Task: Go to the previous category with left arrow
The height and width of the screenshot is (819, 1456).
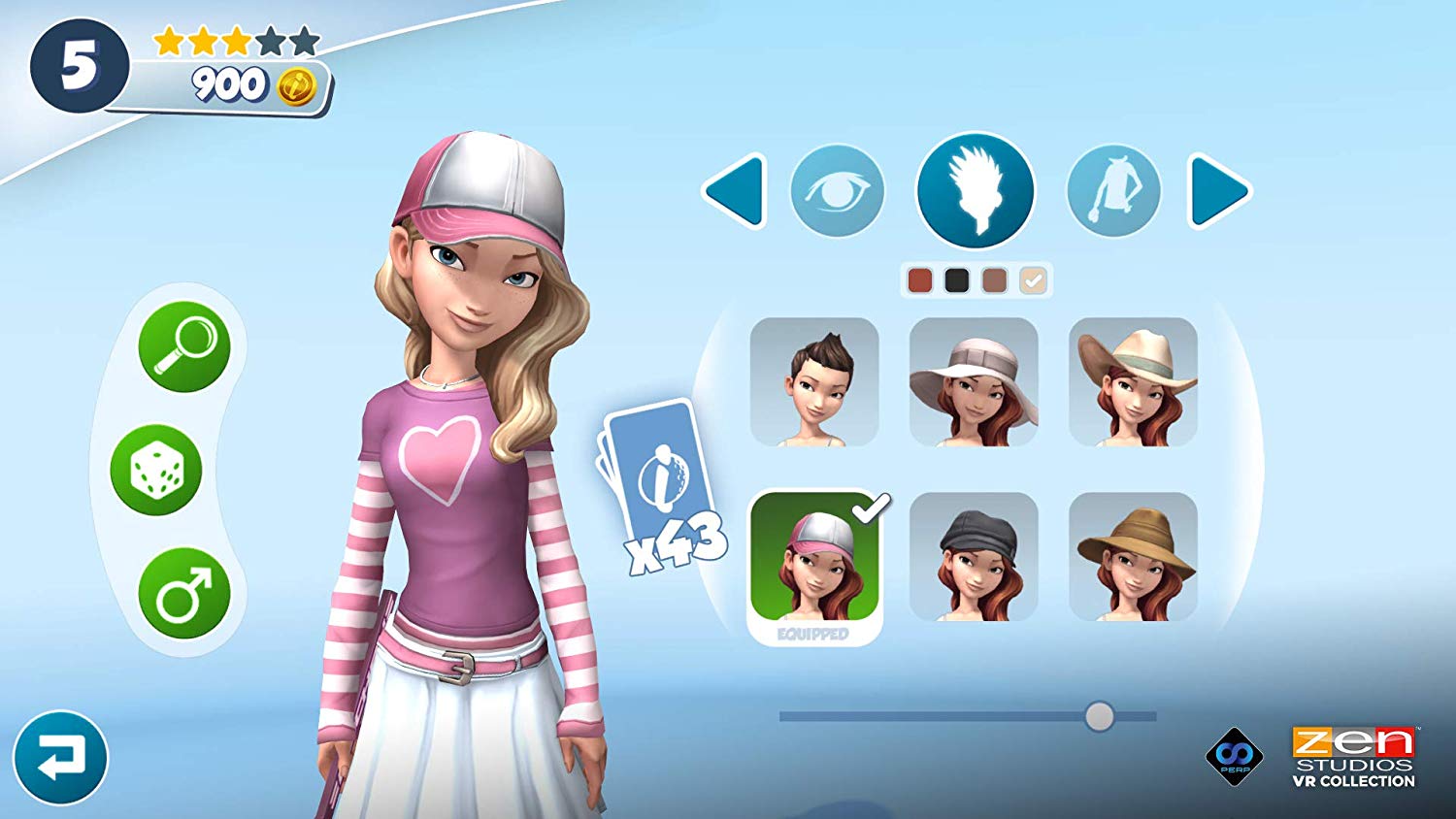Action: click(735, 191)
